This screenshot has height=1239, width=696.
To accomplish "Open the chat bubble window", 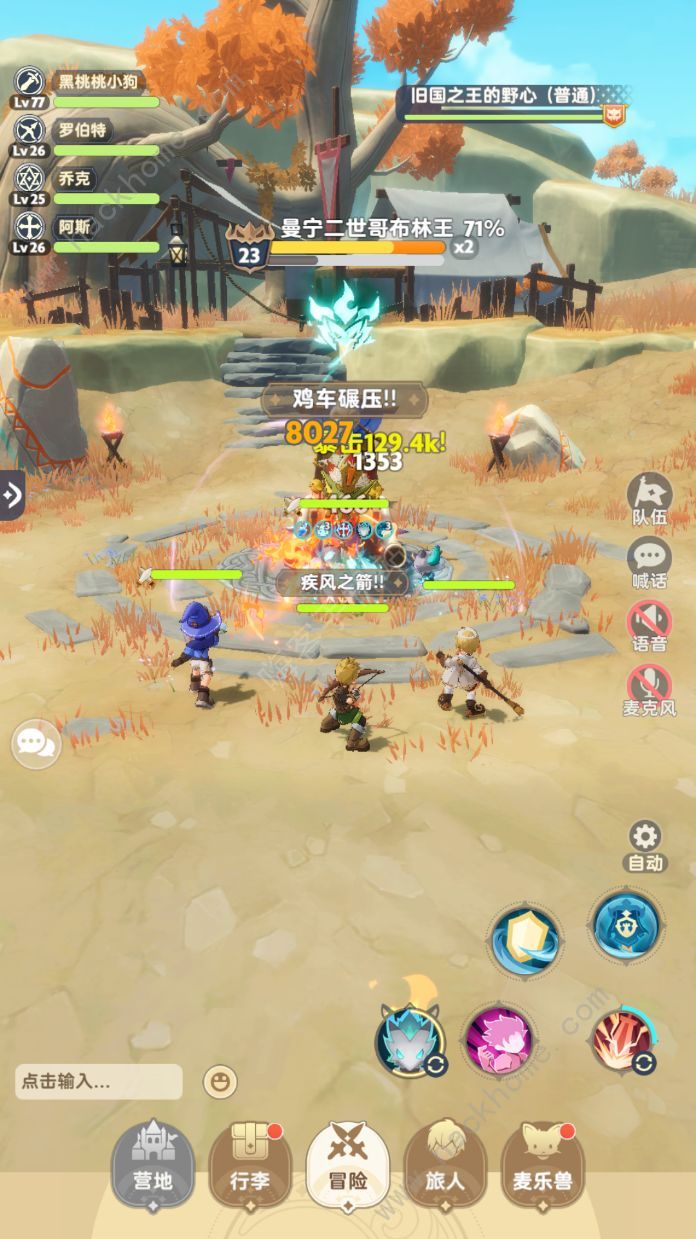I will [x=36, y=744].
